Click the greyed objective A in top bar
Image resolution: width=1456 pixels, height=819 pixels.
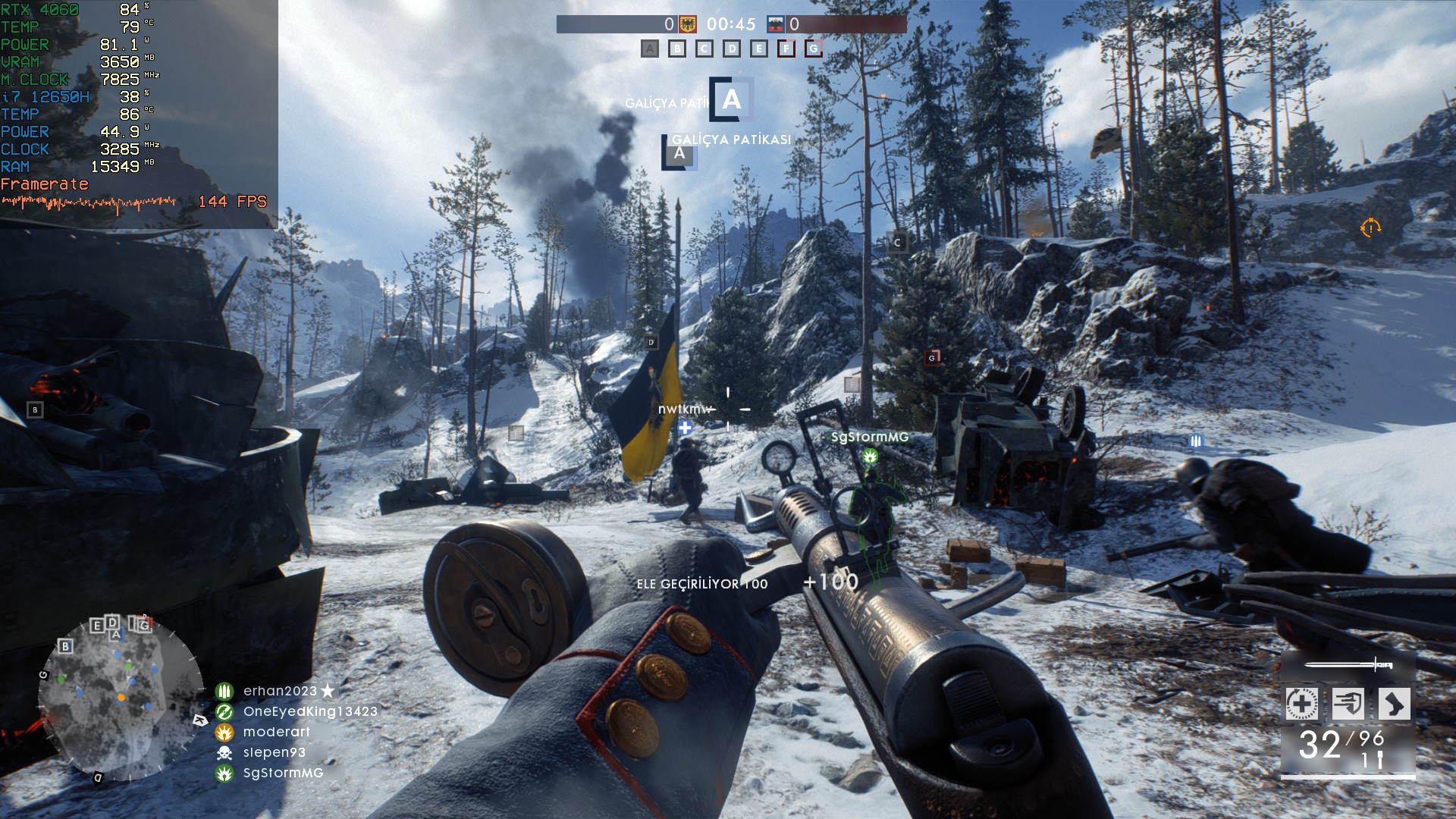coord(650,49)
